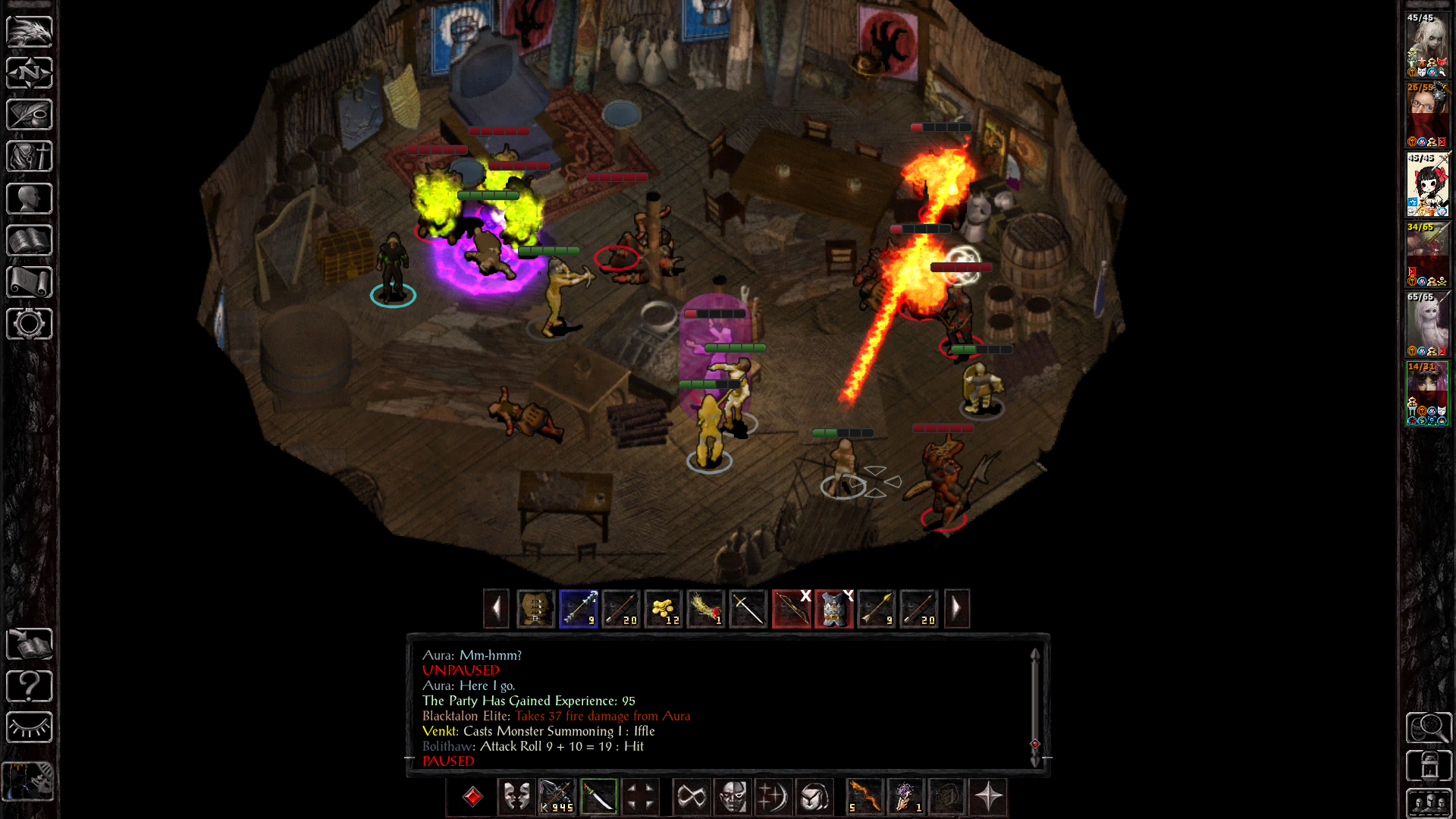Open the area map compass button
This screenshot has height=819, width=1456.
coord(29,74)
